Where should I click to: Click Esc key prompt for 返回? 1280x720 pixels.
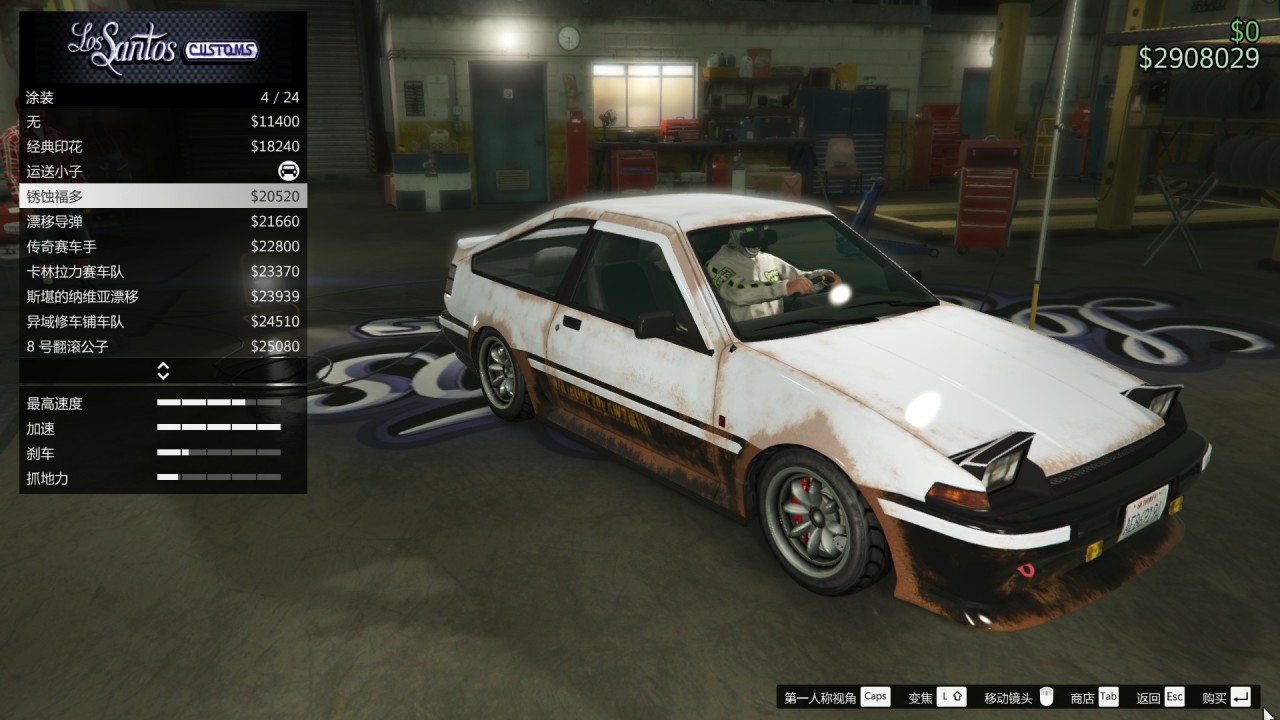[1173, 696]
